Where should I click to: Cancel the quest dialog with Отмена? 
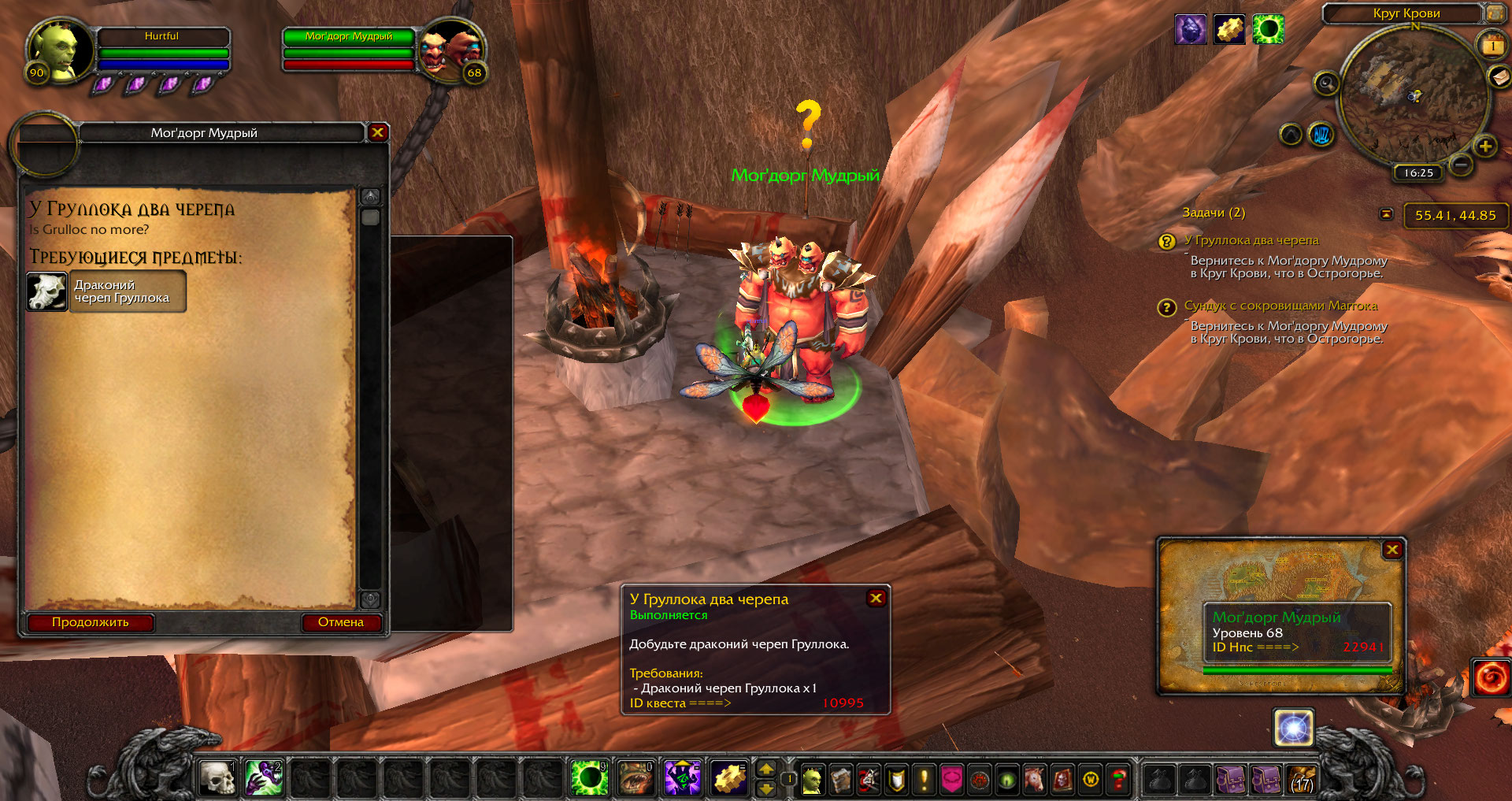[x=341, y=622]
